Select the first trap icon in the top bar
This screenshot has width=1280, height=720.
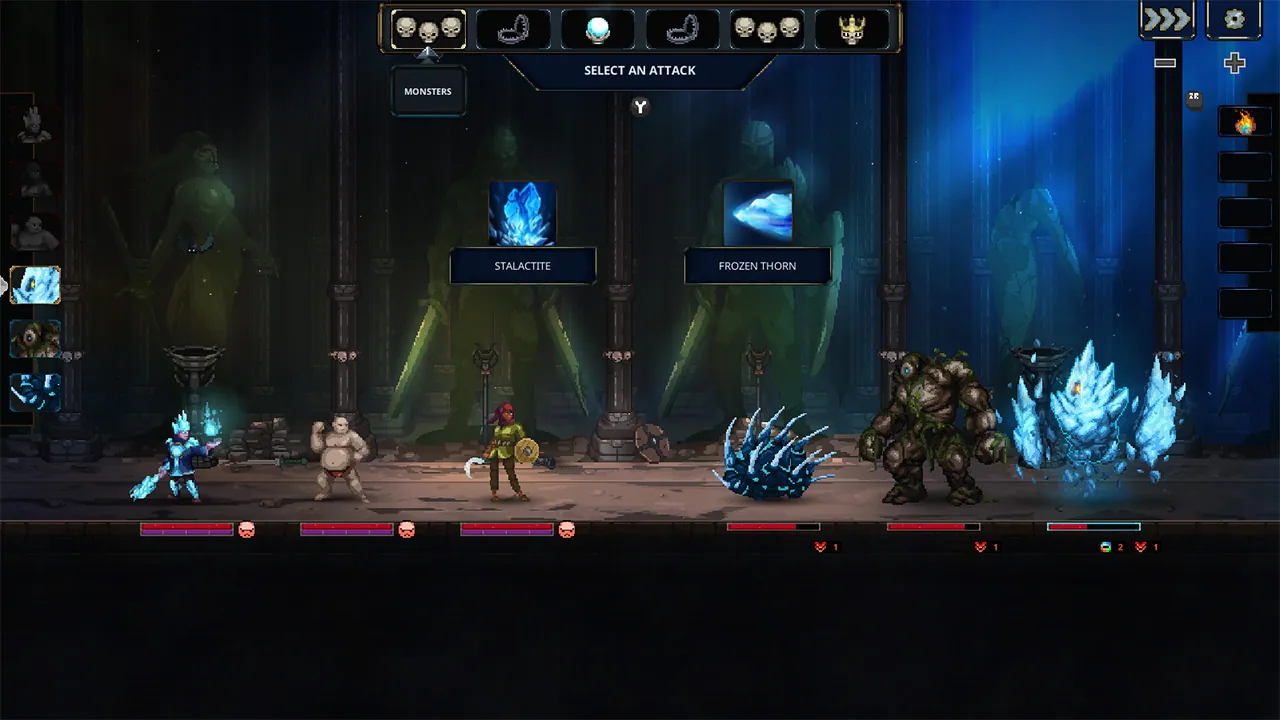pyautogui.click(x=510, y=30)
